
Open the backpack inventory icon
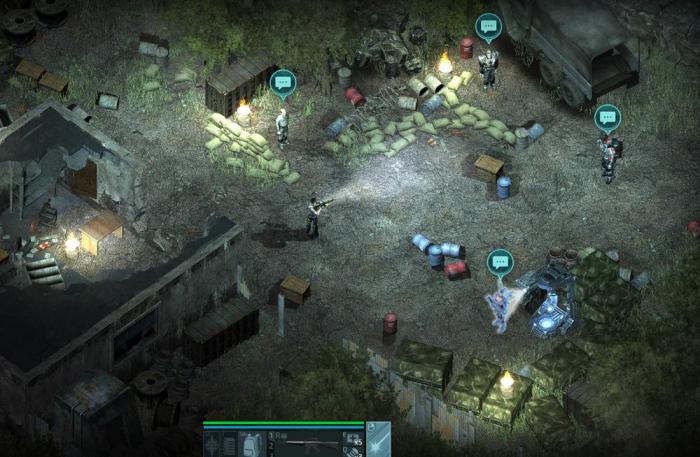(x=251, y=444)
